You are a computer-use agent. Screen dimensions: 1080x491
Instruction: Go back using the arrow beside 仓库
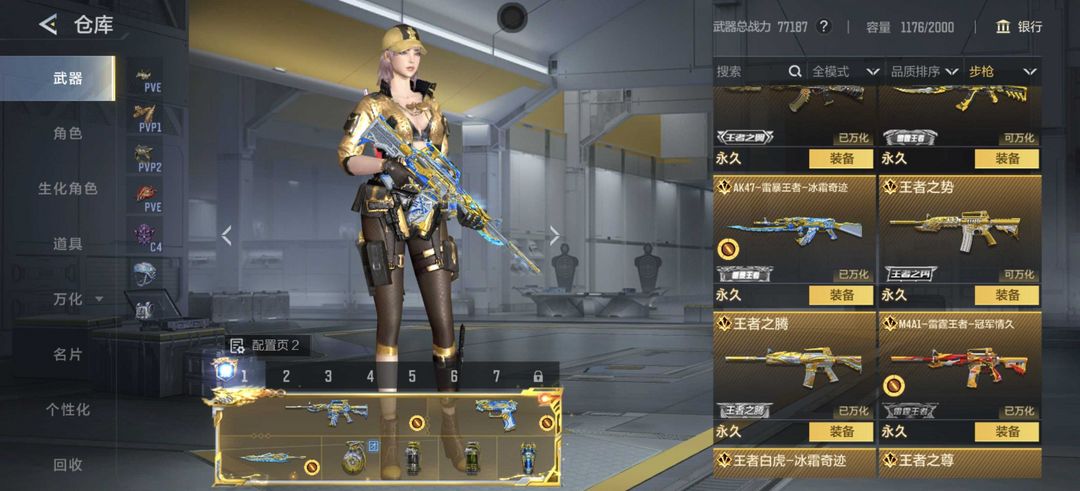[x=48, y=25]
